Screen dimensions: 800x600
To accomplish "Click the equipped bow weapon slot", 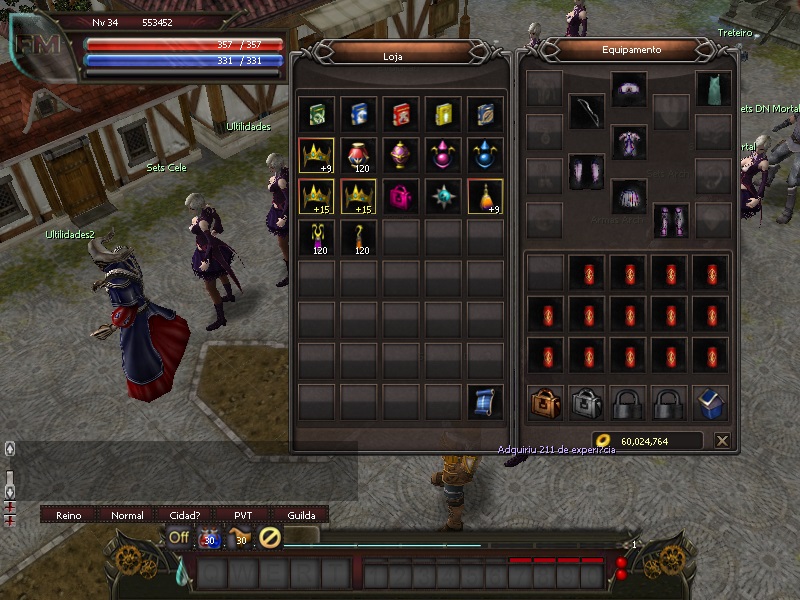I will [x=587, y=112].
